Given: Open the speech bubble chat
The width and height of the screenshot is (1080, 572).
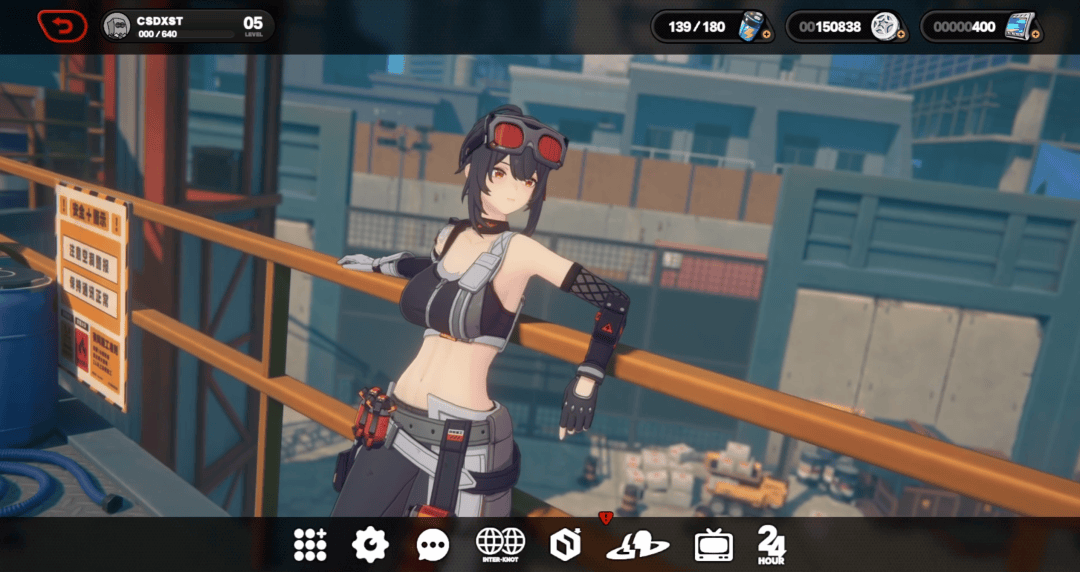Looking at the screenshot, I should (x=432, y=545).
